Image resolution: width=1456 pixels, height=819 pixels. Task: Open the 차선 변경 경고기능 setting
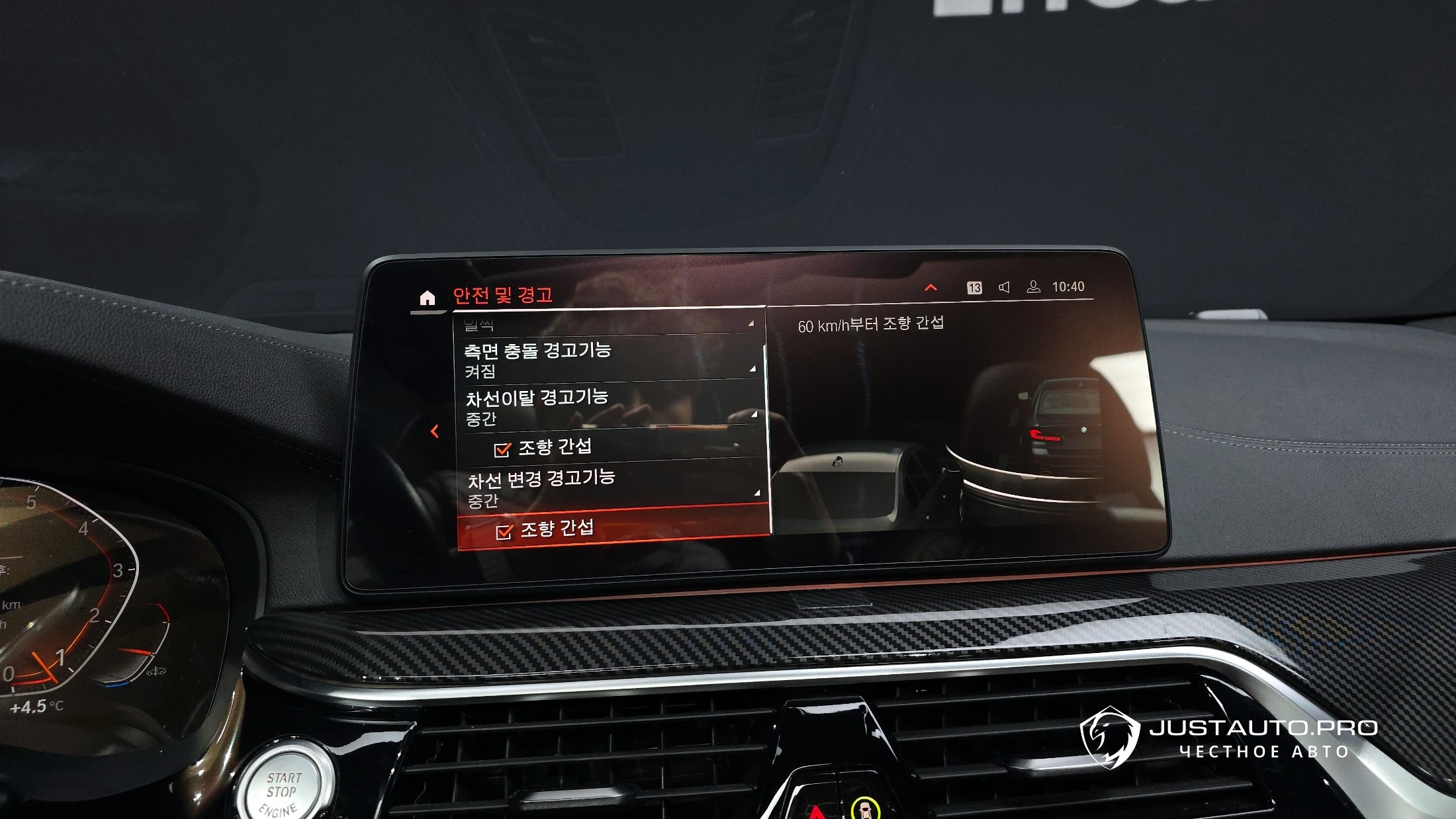coord(612,488)
